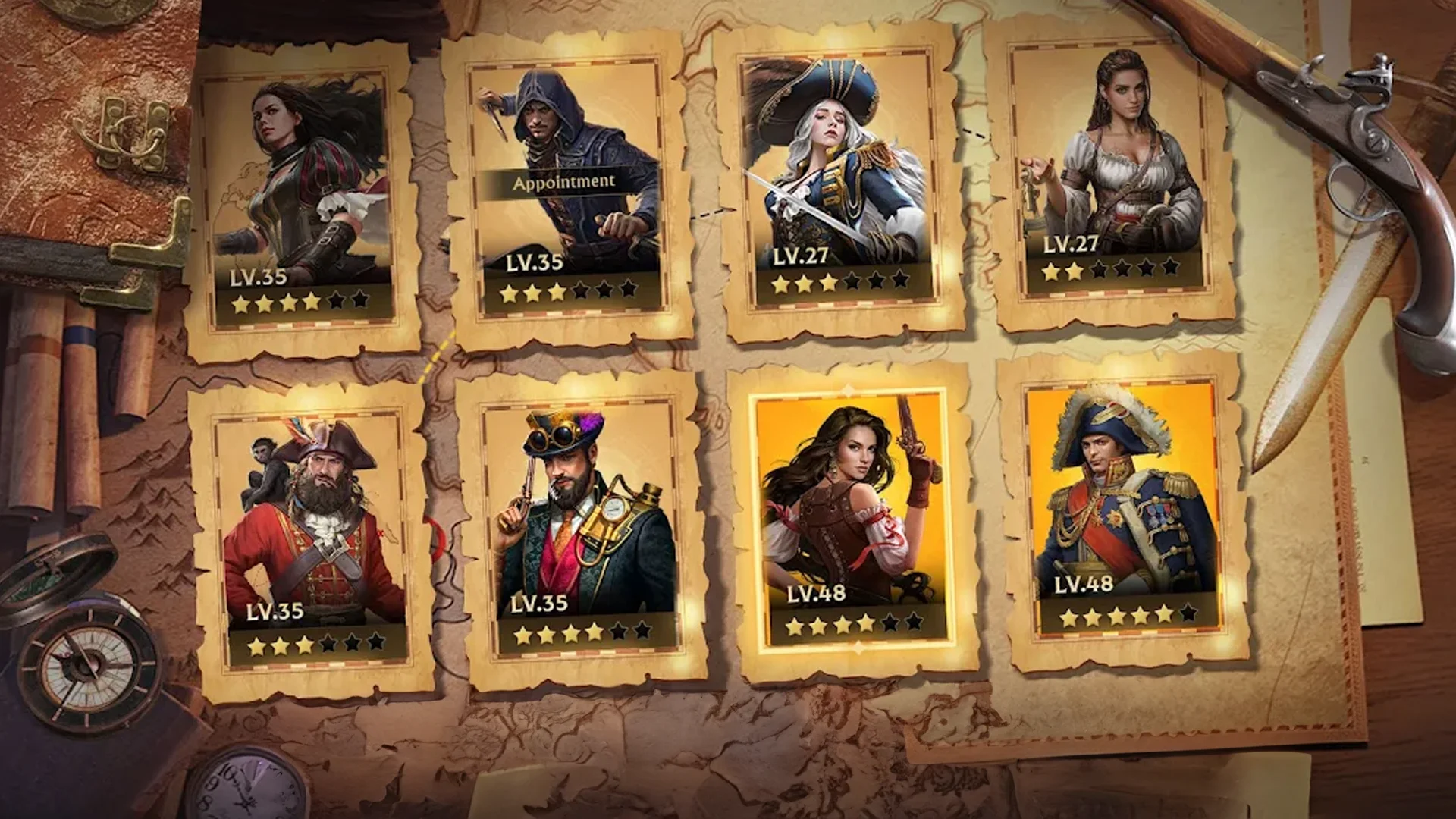Select the dark-haired woman in striped sleeves card

[x=303, y=197]
